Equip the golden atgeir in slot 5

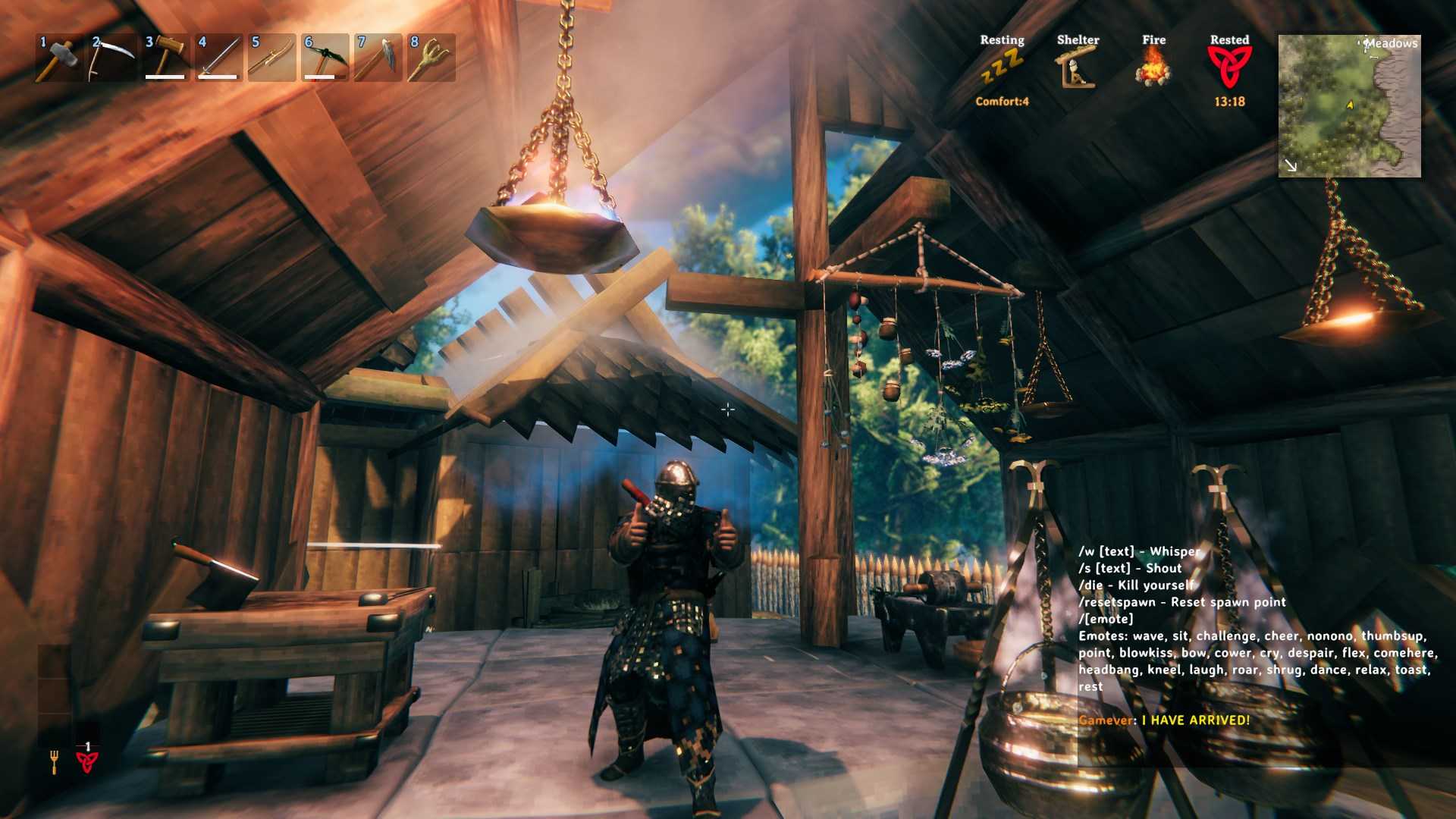click(x=271, y=58)
